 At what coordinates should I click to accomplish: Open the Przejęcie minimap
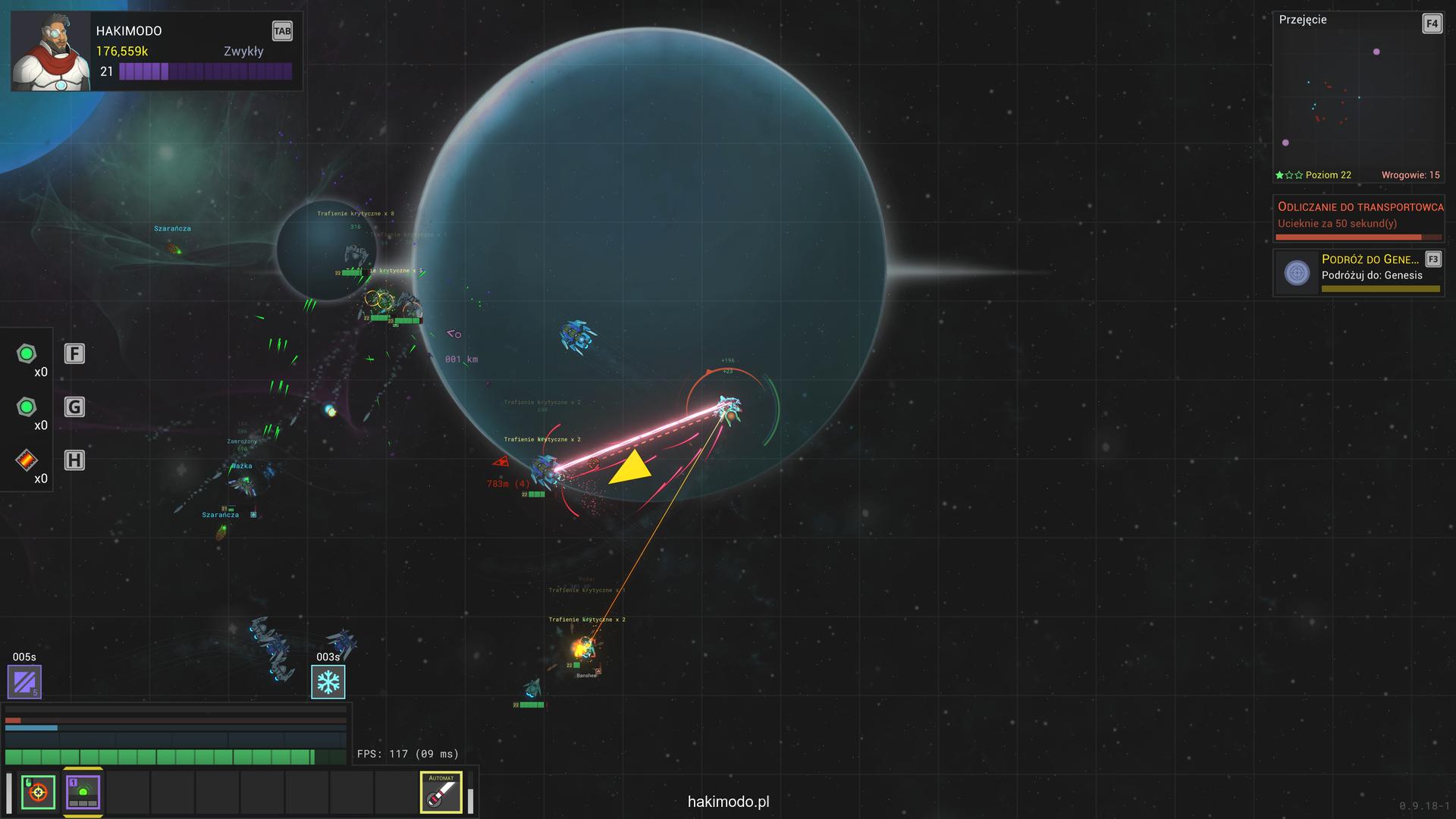tap(1358, 97)
